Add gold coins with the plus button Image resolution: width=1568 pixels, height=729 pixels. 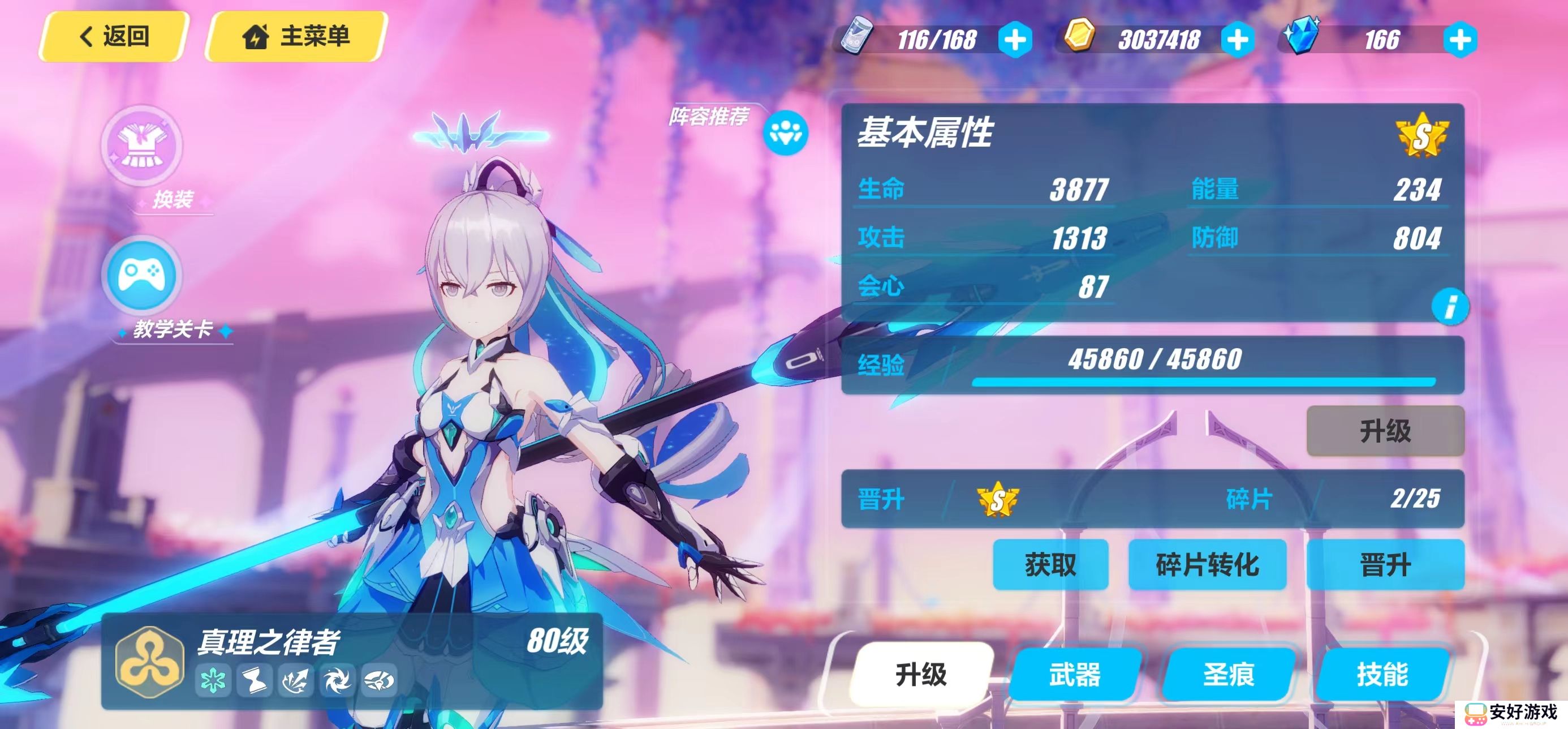(x=1238, y=40)
